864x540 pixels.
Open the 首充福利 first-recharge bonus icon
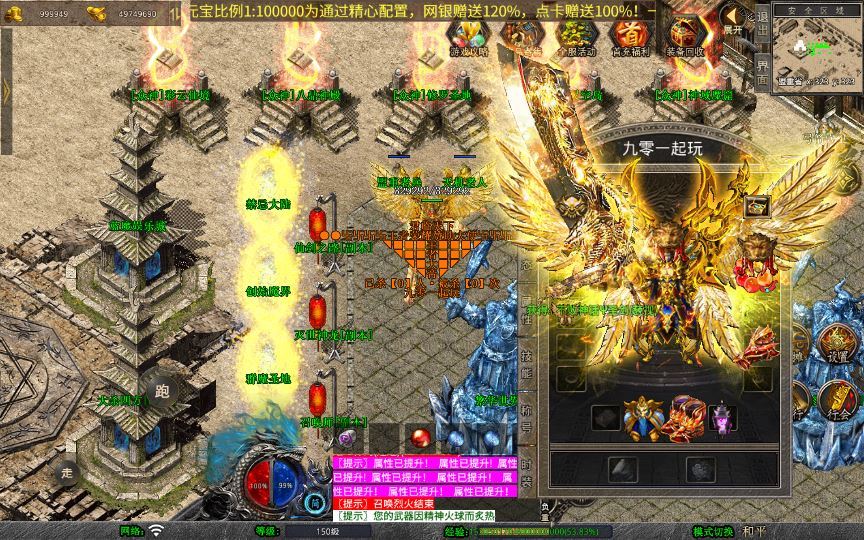(x=628, y=36)
